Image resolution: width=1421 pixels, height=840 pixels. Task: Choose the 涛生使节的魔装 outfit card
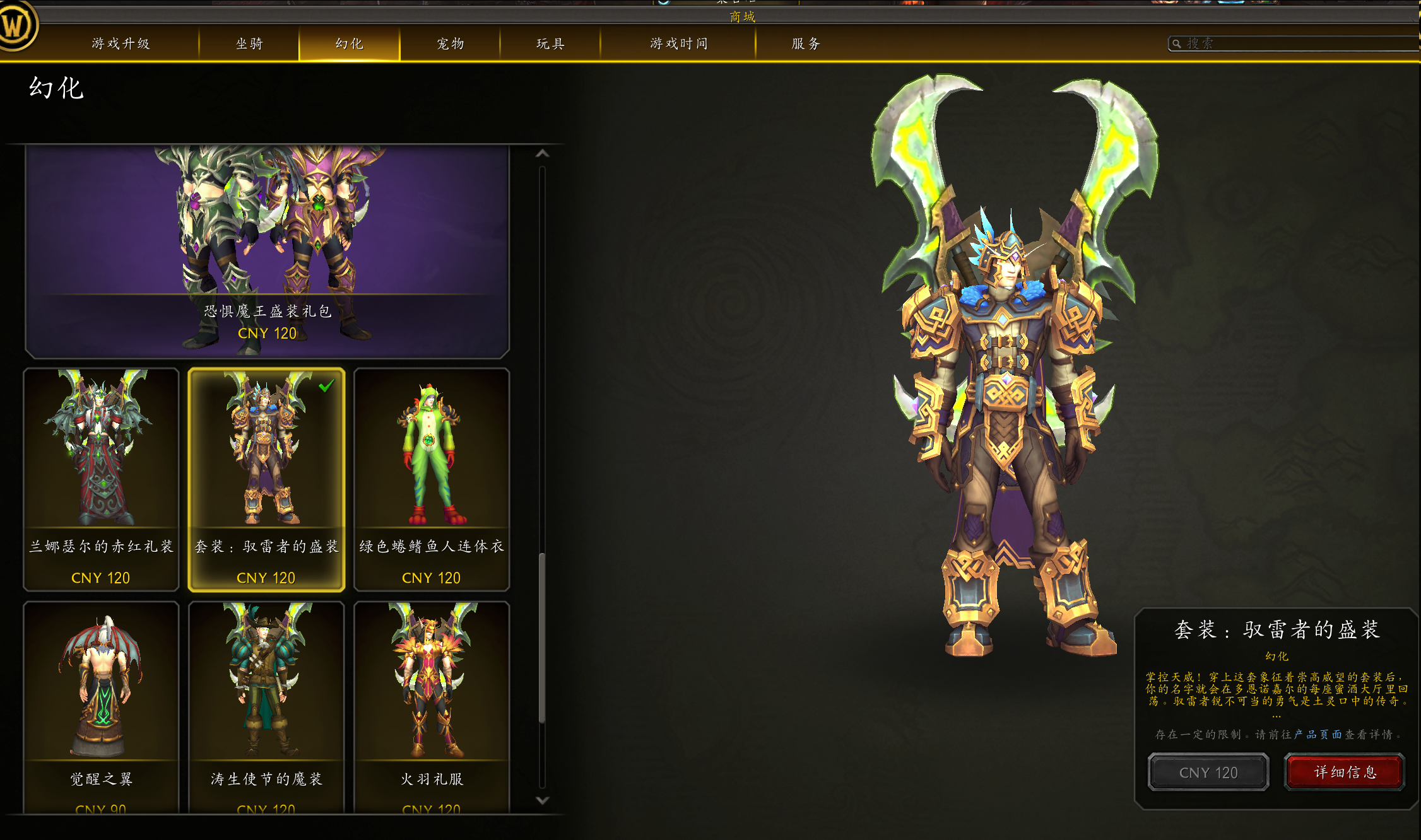pyautogui.click(x=266, y=706)
